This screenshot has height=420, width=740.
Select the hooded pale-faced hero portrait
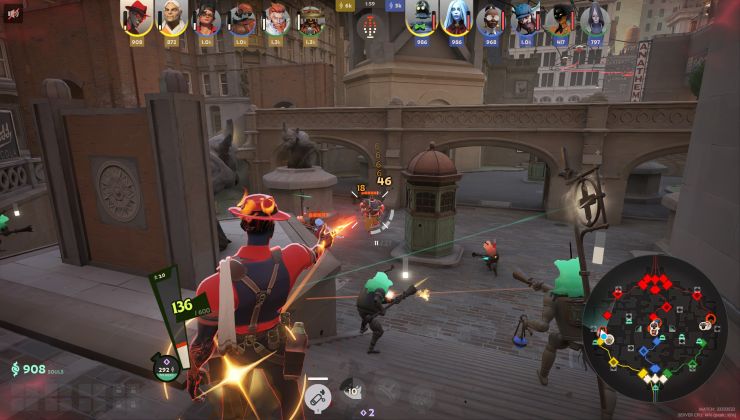click(596, 18)
